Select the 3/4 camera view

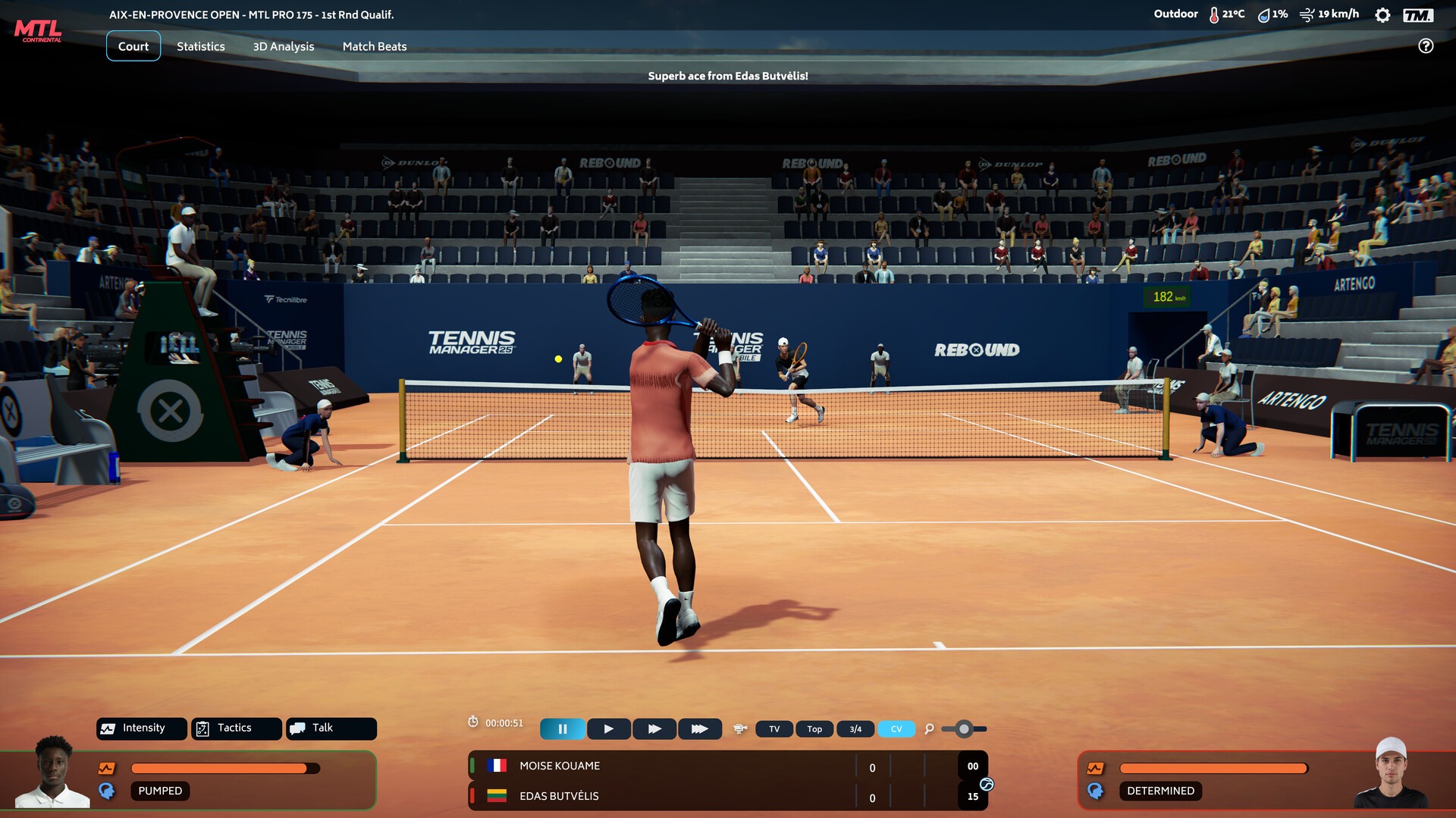[855, 729]
